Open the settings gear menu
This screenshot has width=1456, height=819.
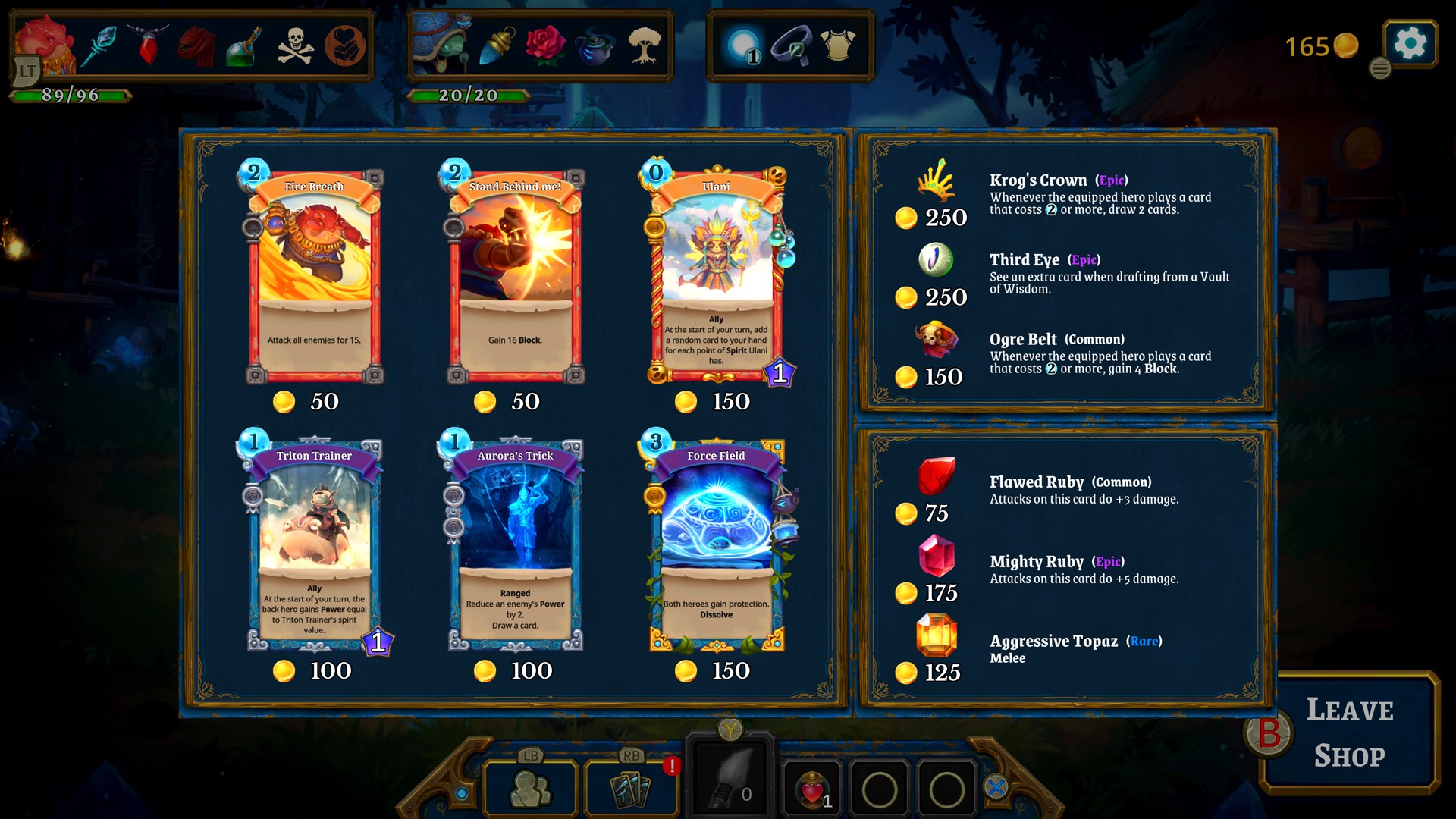pyautogui.click(x=1410, y=43)
